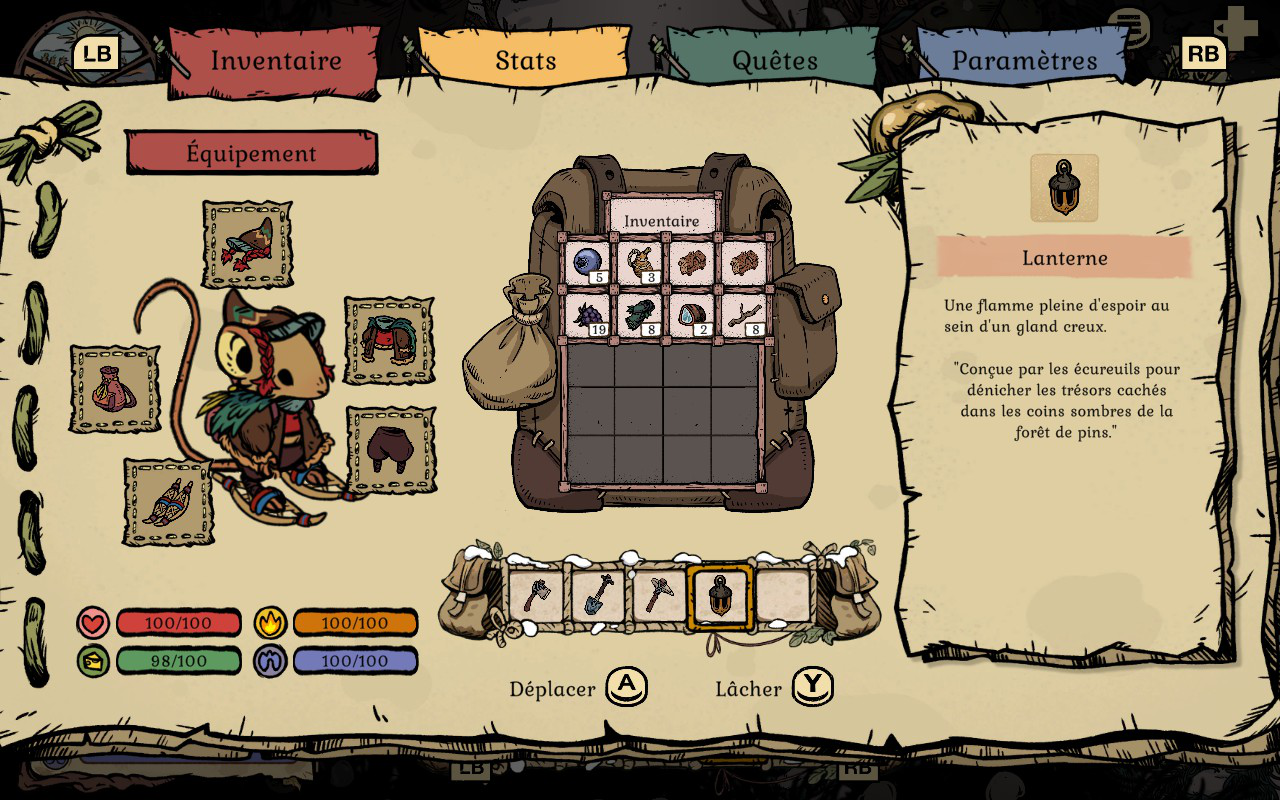Select the axe in the hotbar
1280x800 pixels.
[536, 596]
